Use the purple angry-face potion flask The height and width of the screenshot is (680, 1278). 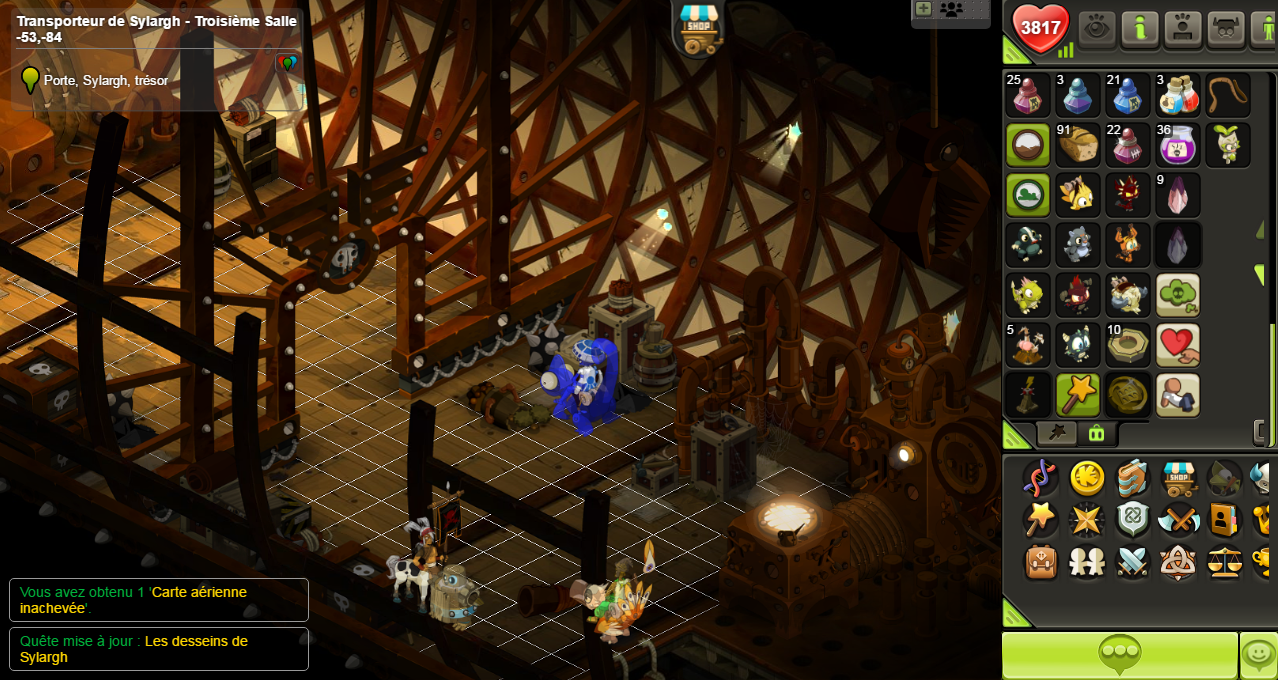1178,145
